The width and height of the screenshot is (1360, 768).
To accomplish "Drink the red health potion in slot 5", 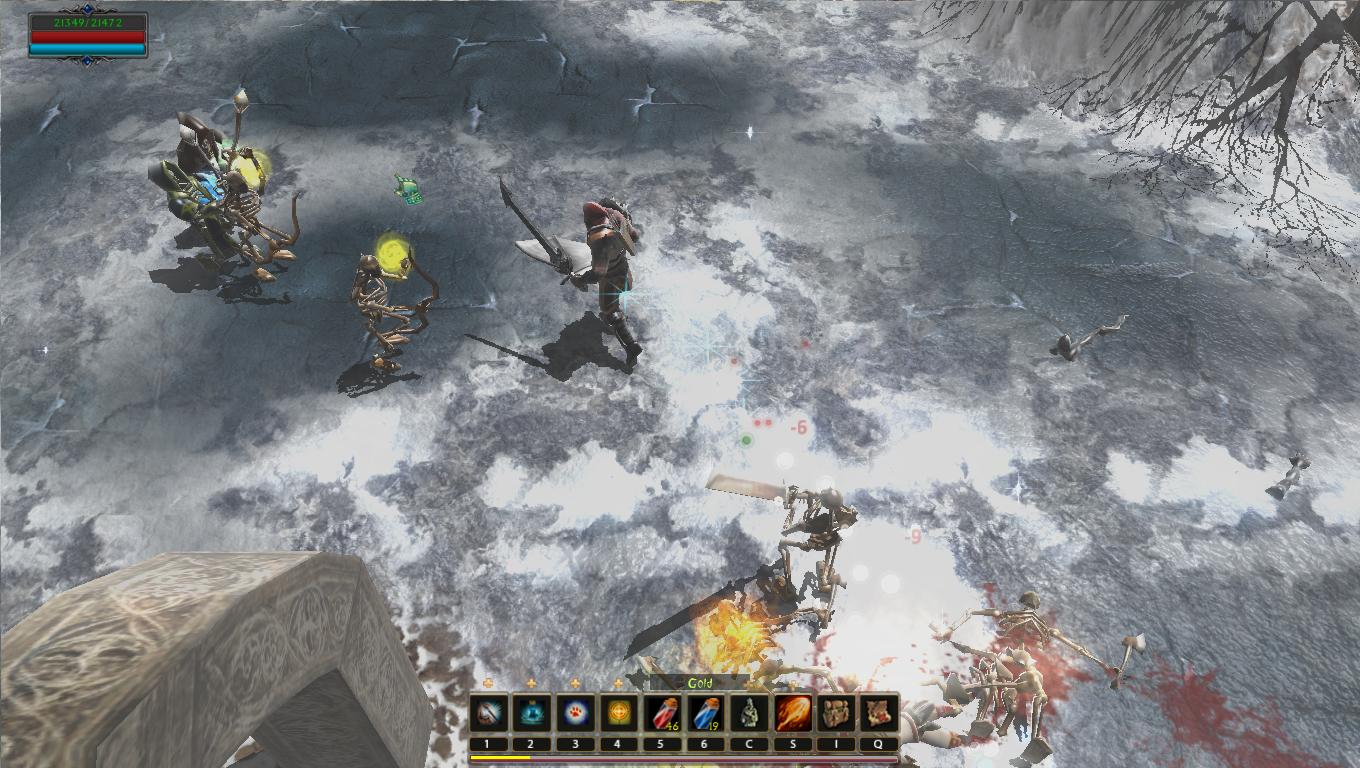I will 661,714.
